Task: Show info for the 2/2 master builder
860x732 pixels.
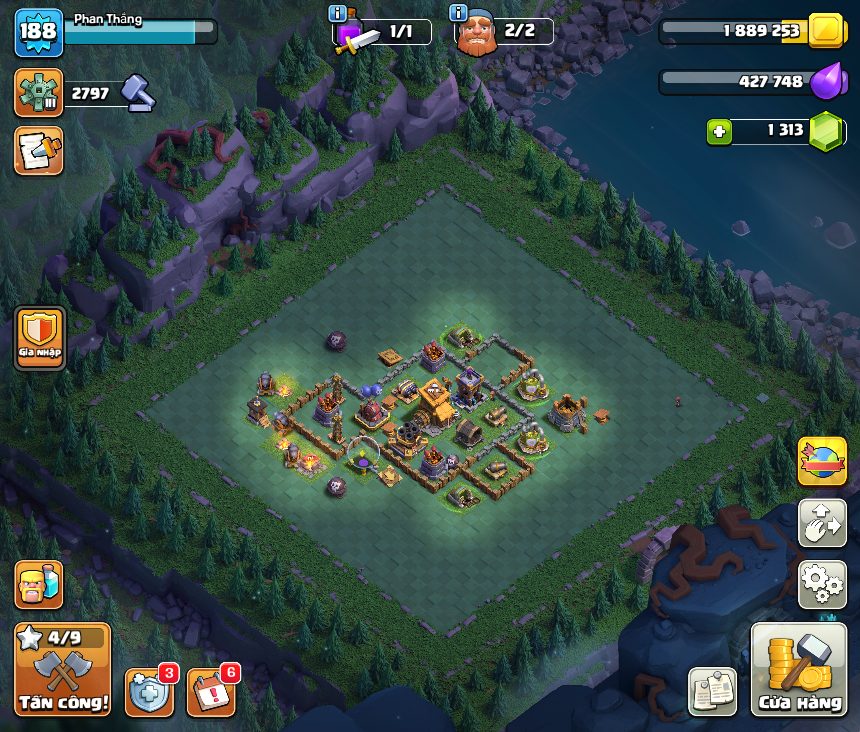Action: coord(459,13)
